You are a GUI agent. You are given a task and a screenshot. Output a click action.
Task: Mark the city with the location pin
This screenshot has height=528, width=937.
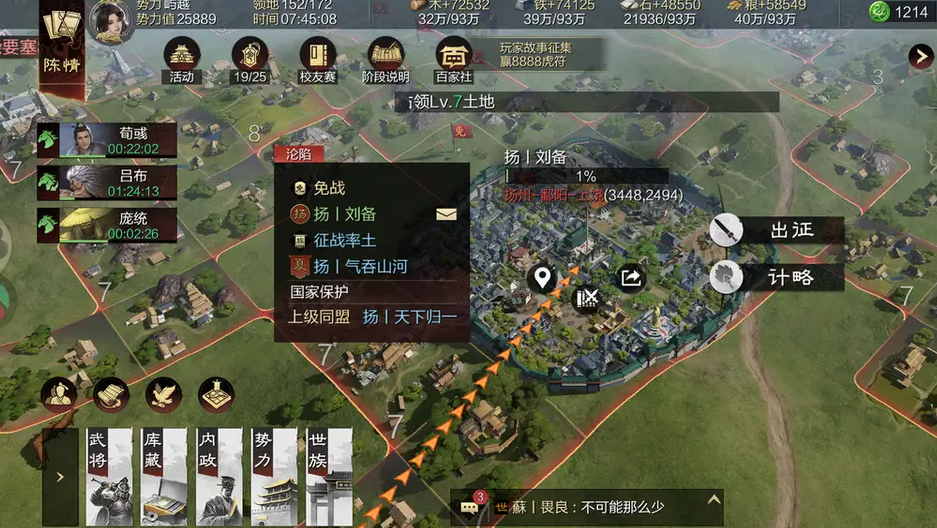point(542,277)
